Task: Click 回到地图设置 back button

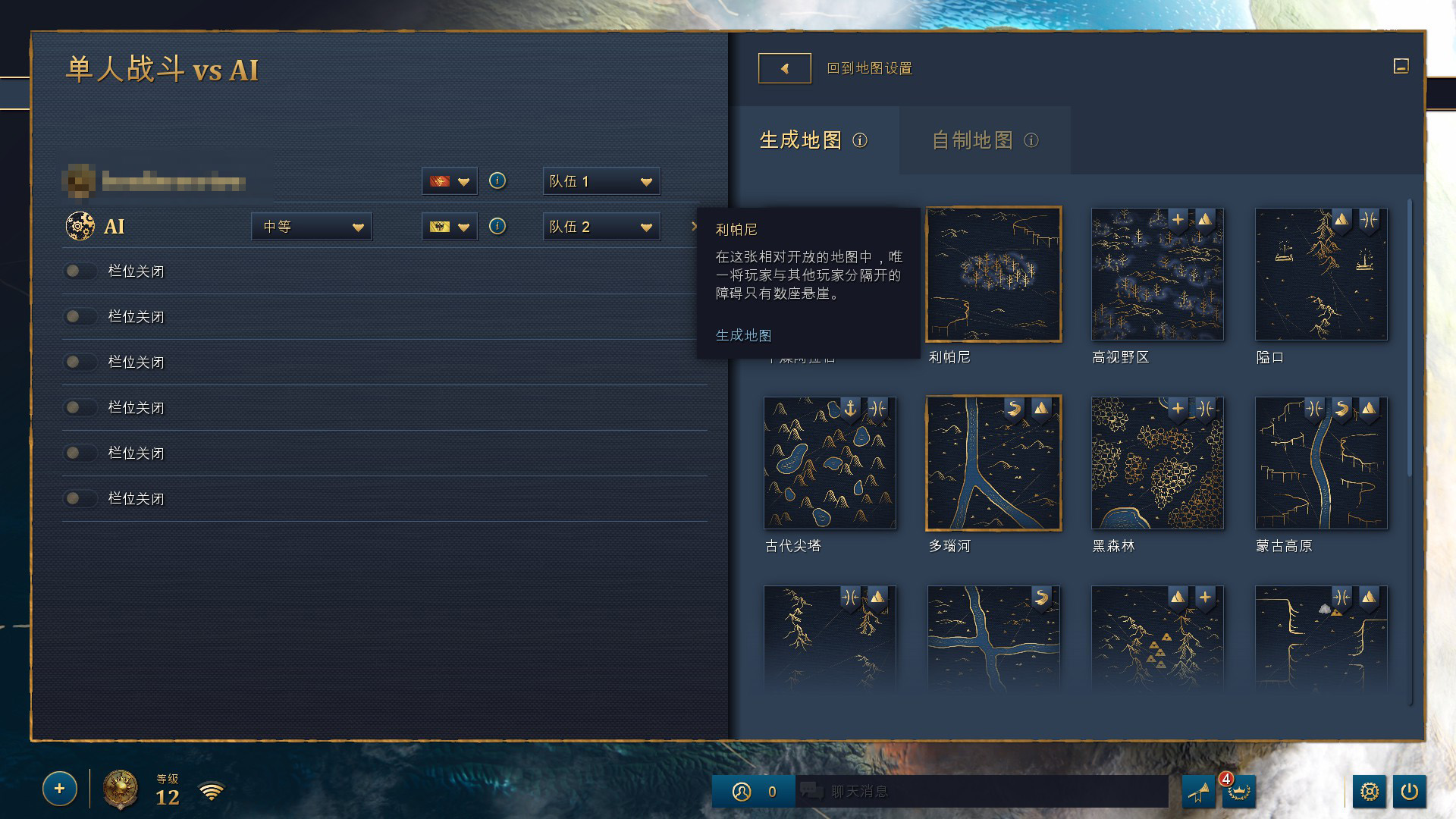Action: (x=784, y=67)
